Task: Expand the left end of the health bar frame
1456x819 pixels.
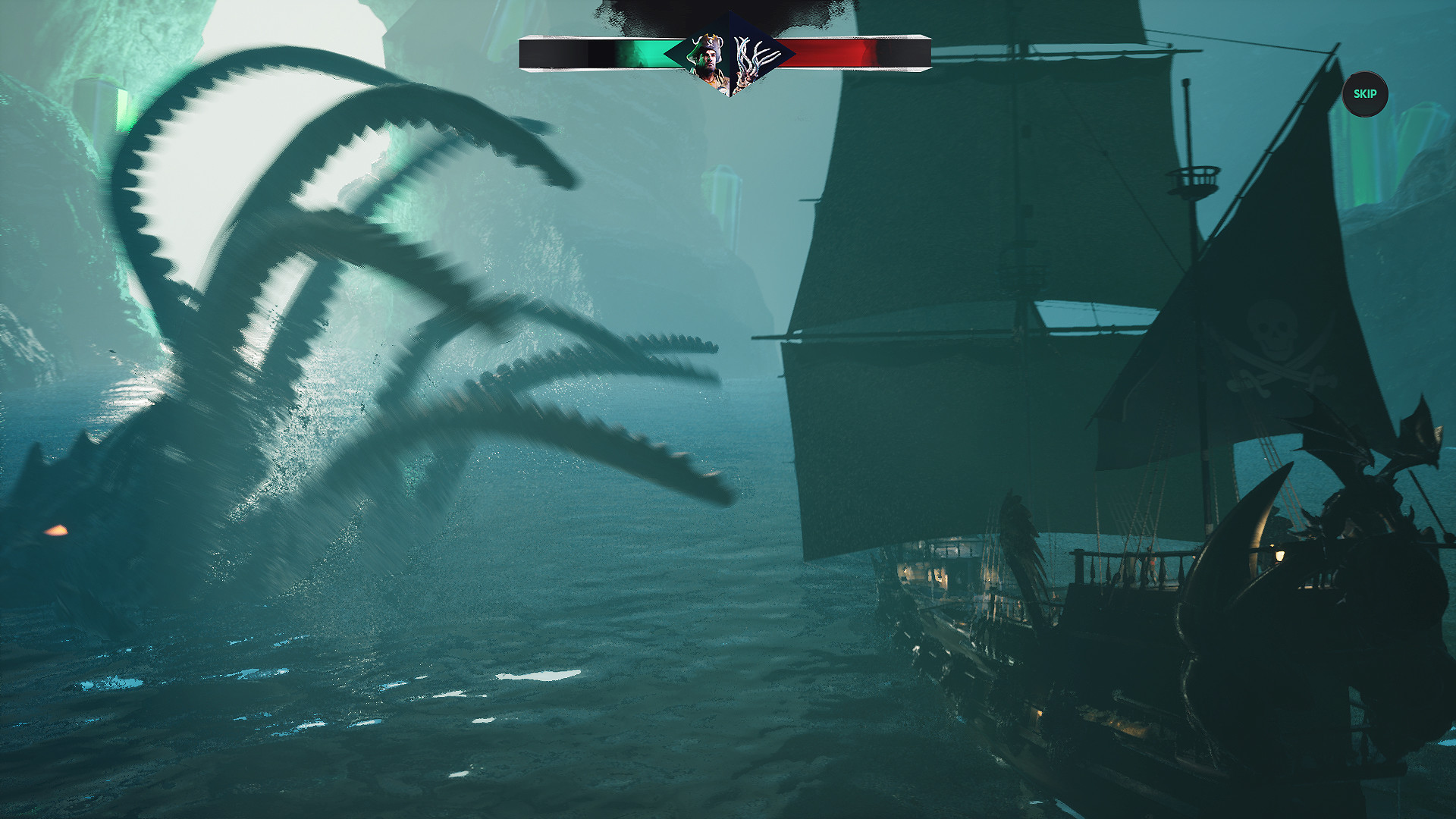Action: coord(525,53)
